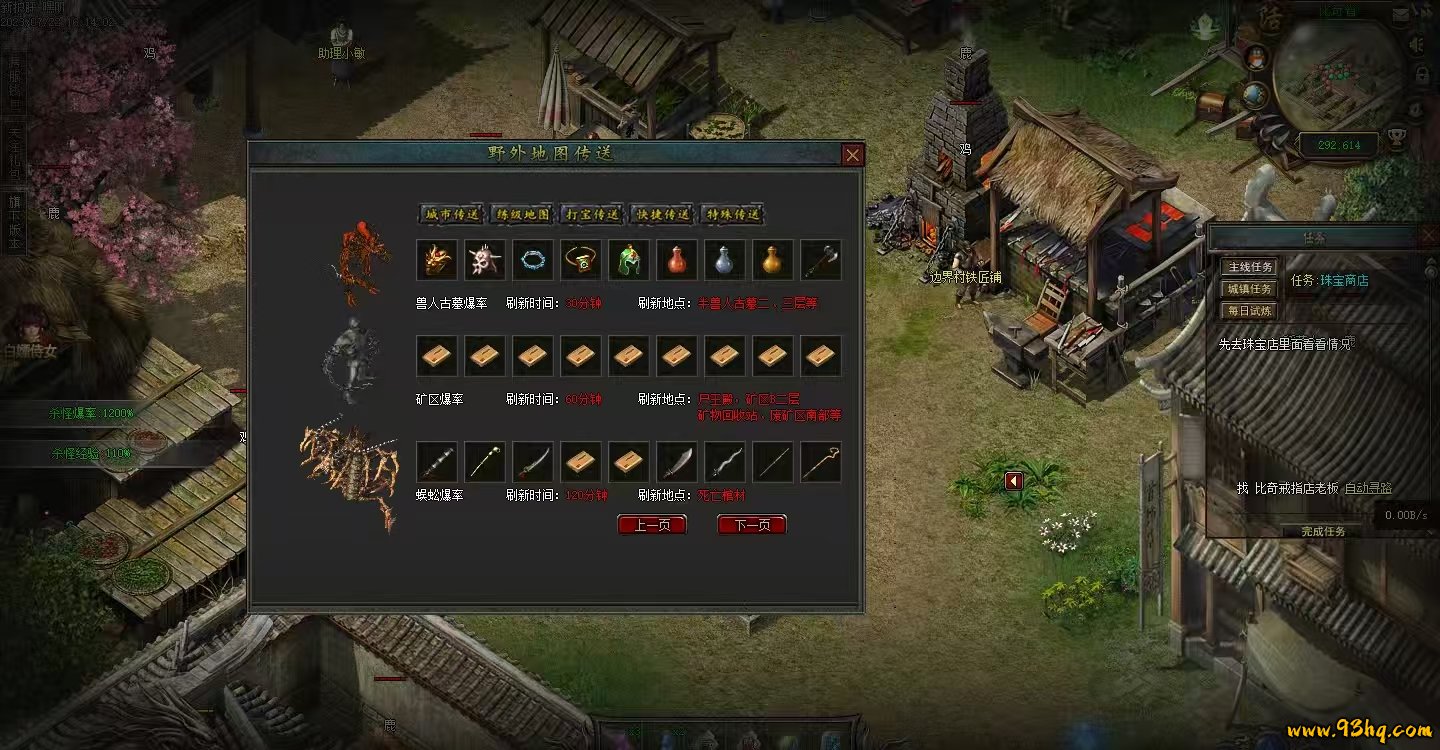Choose the 快捷传送 tab
The width and height of the screenshot is (1440, 750).
click(x=663, y=215)
